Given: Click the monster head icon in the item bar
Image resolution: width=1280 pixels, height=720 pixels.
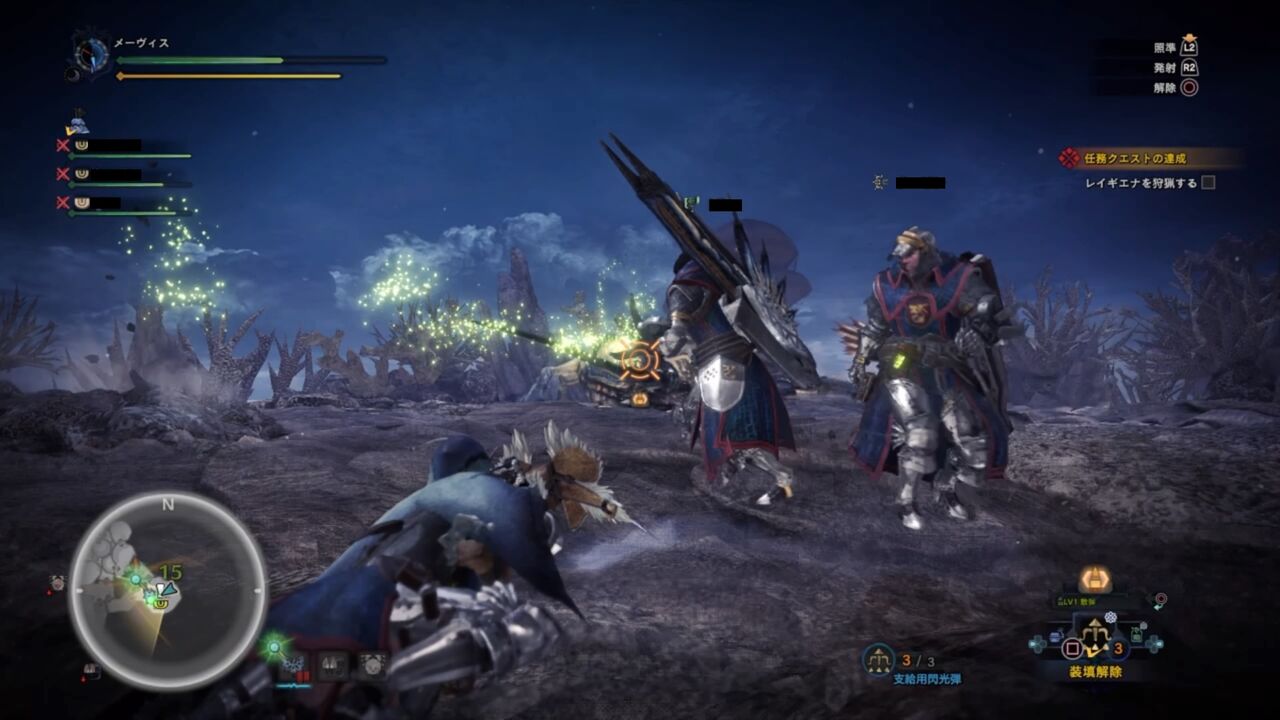Looking at the screenshot, I should (371, 665).
